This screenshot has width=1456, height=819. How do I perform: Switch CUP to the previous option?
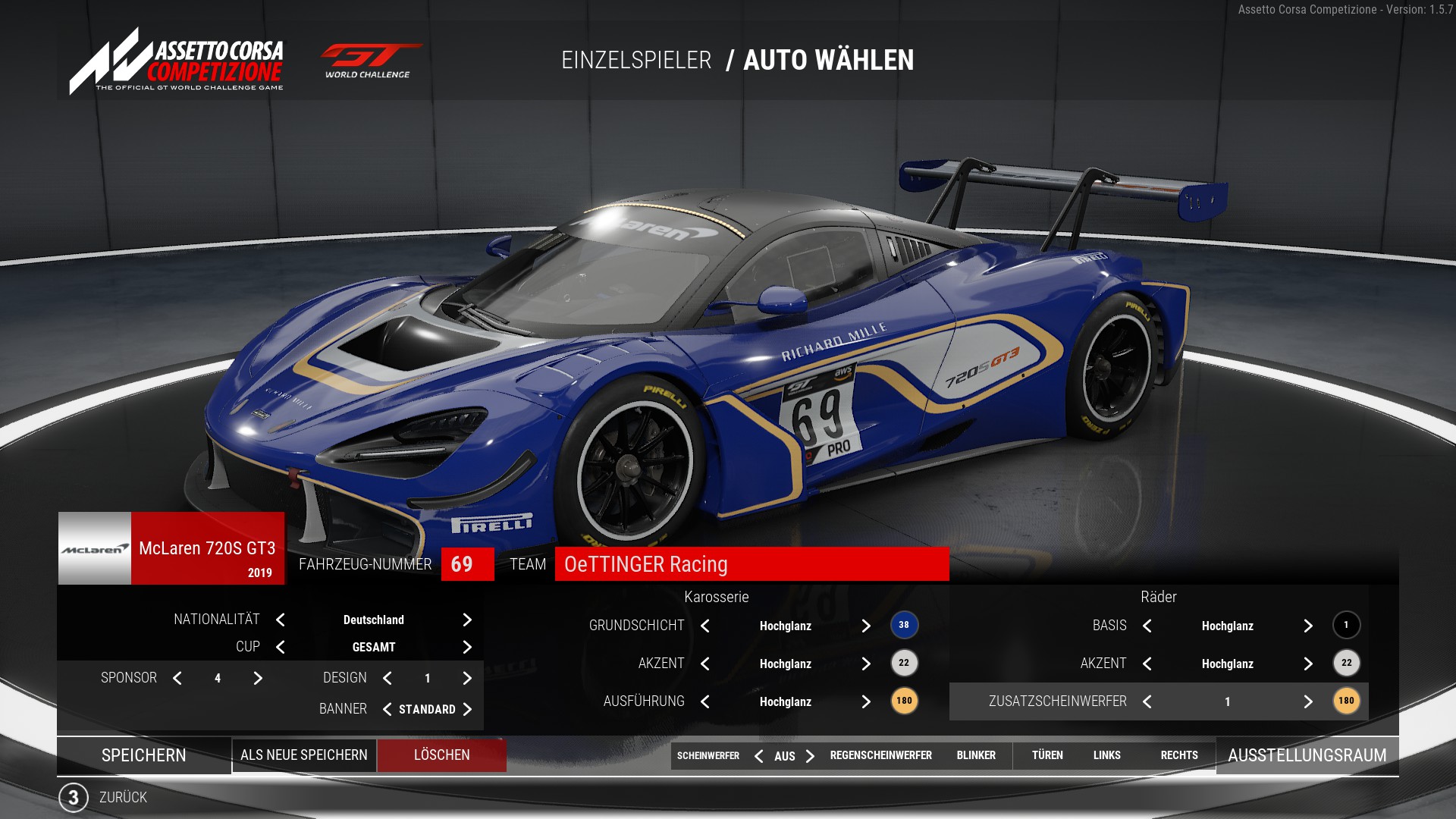pos(281,647)
